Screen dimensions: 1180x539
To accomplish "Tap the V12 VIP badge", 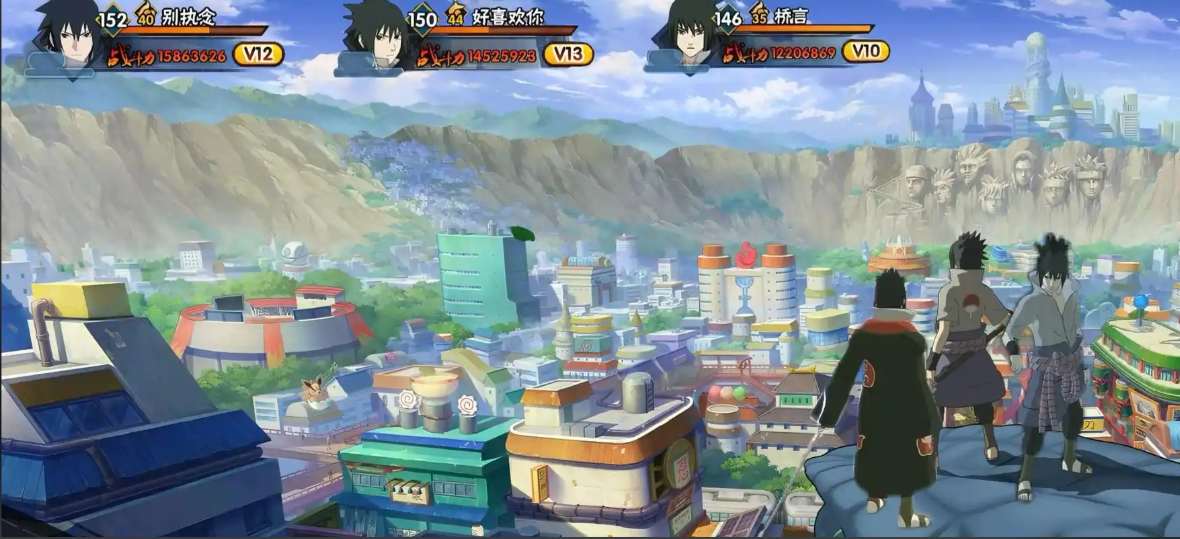I will click(258, 54).
